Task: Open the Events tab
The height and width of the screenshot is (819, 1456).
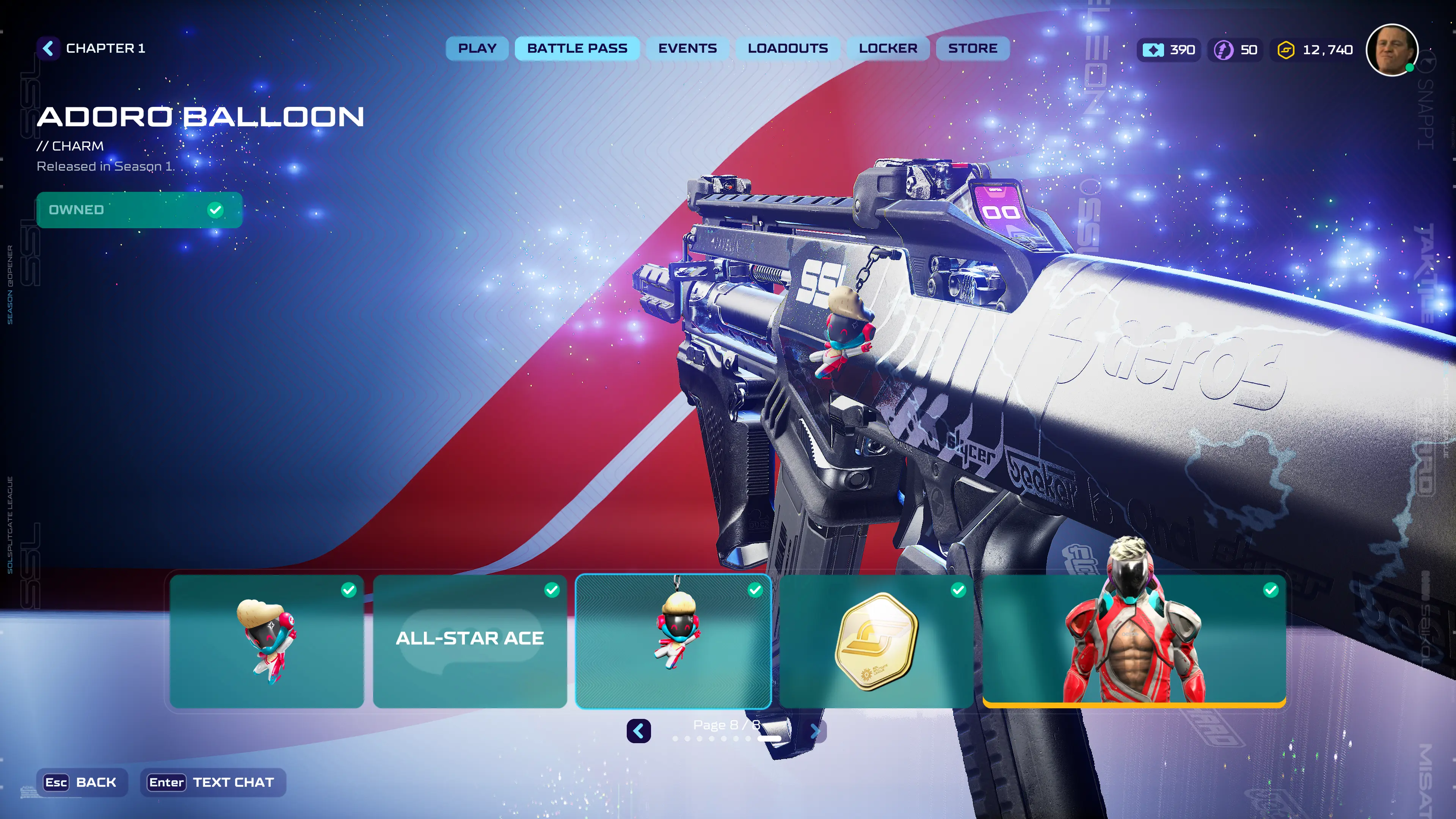Action: (687, 49)
